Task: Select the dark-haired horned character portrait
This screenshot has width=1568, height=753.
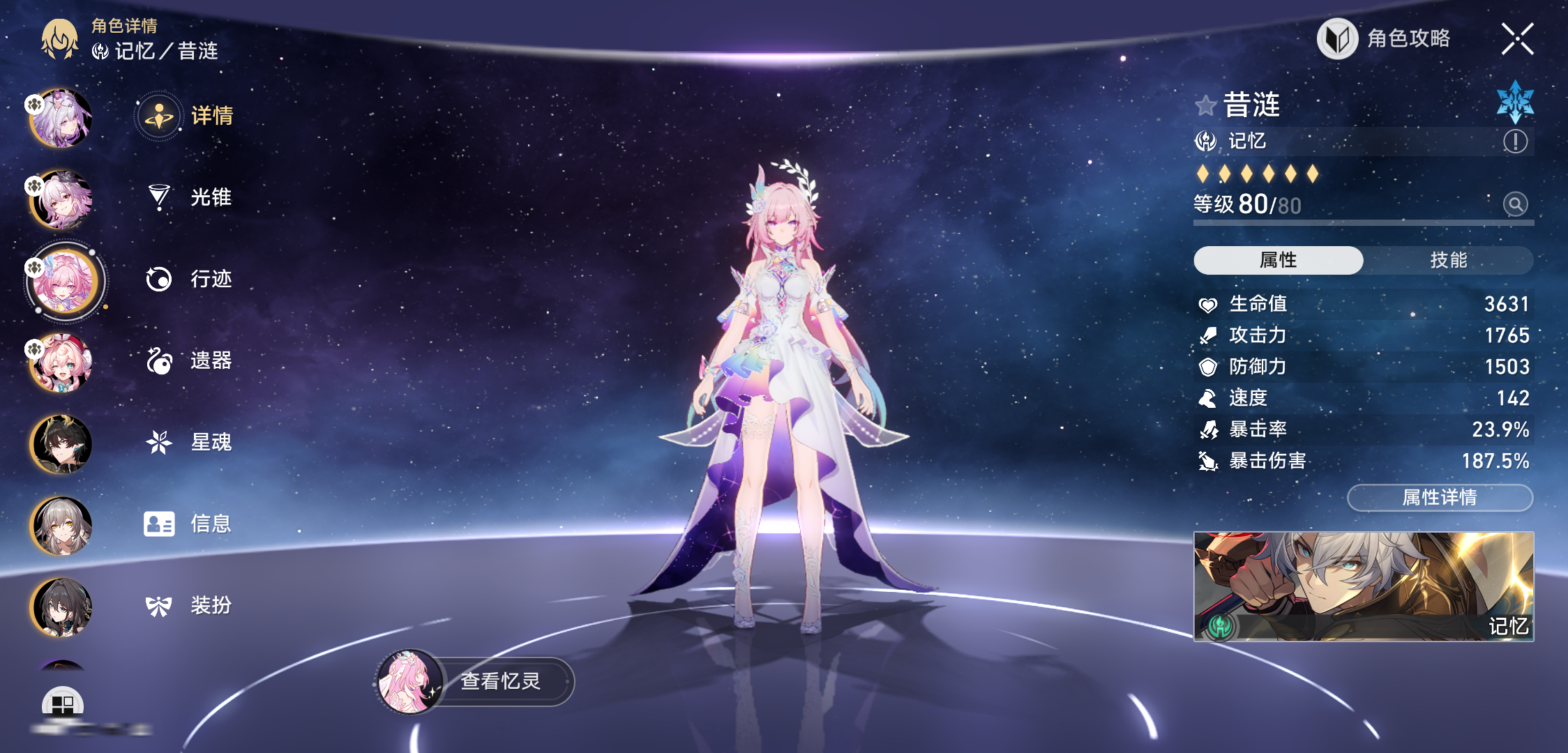Action: pos(61,445)
